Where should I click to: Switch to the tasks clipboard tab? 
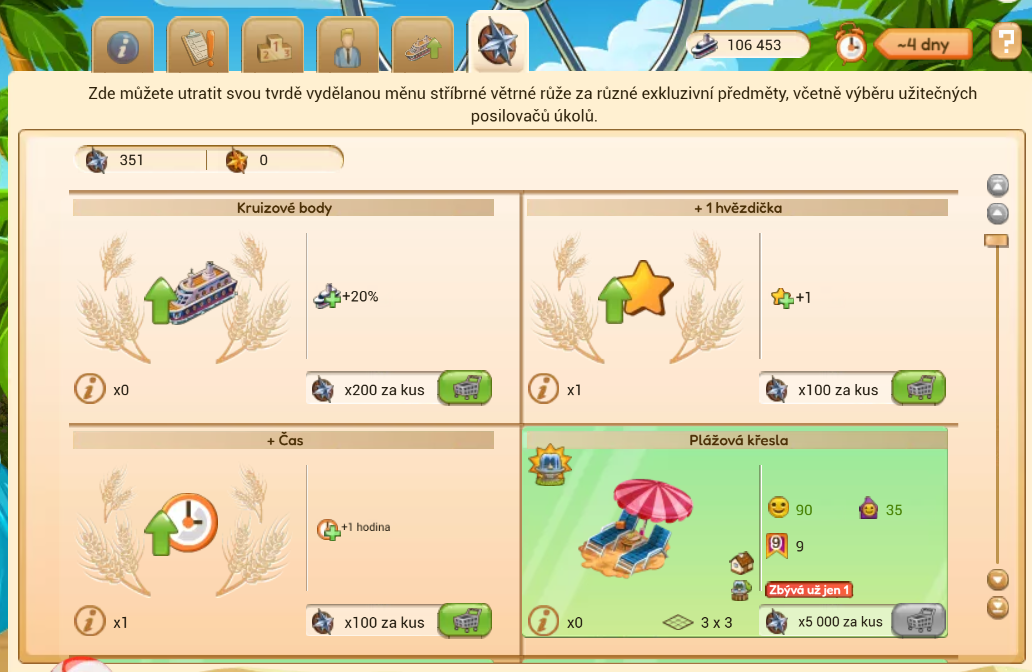click(x=198, y=45)
